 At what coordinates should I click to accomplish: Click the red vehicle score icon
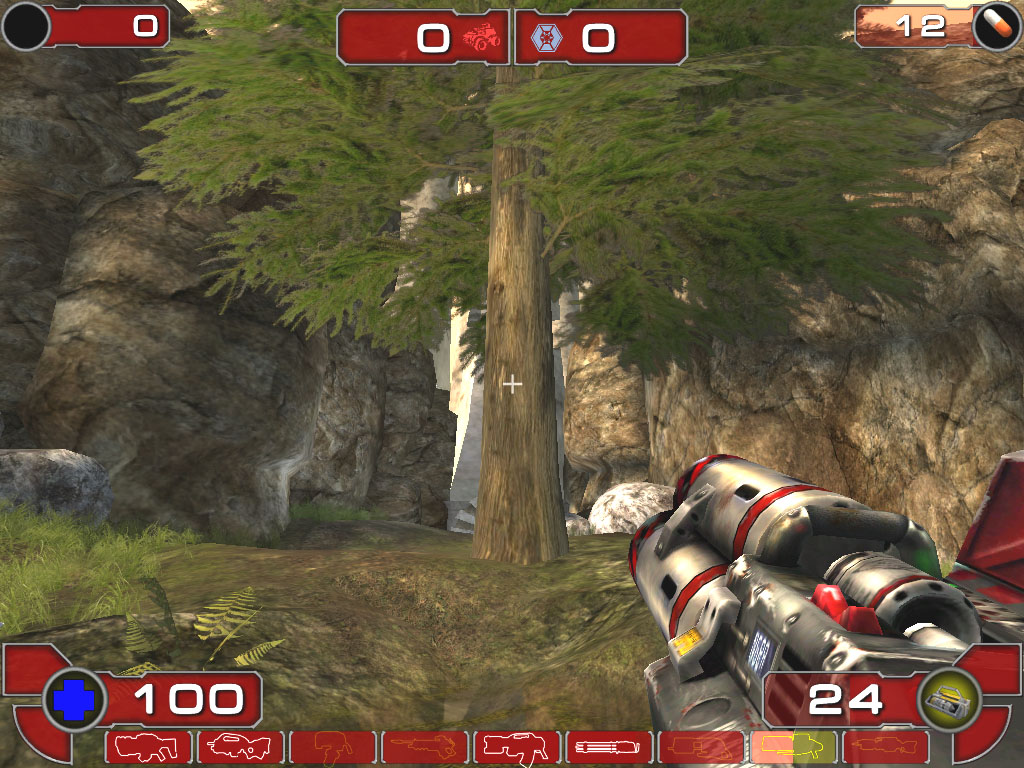point(480,38)
